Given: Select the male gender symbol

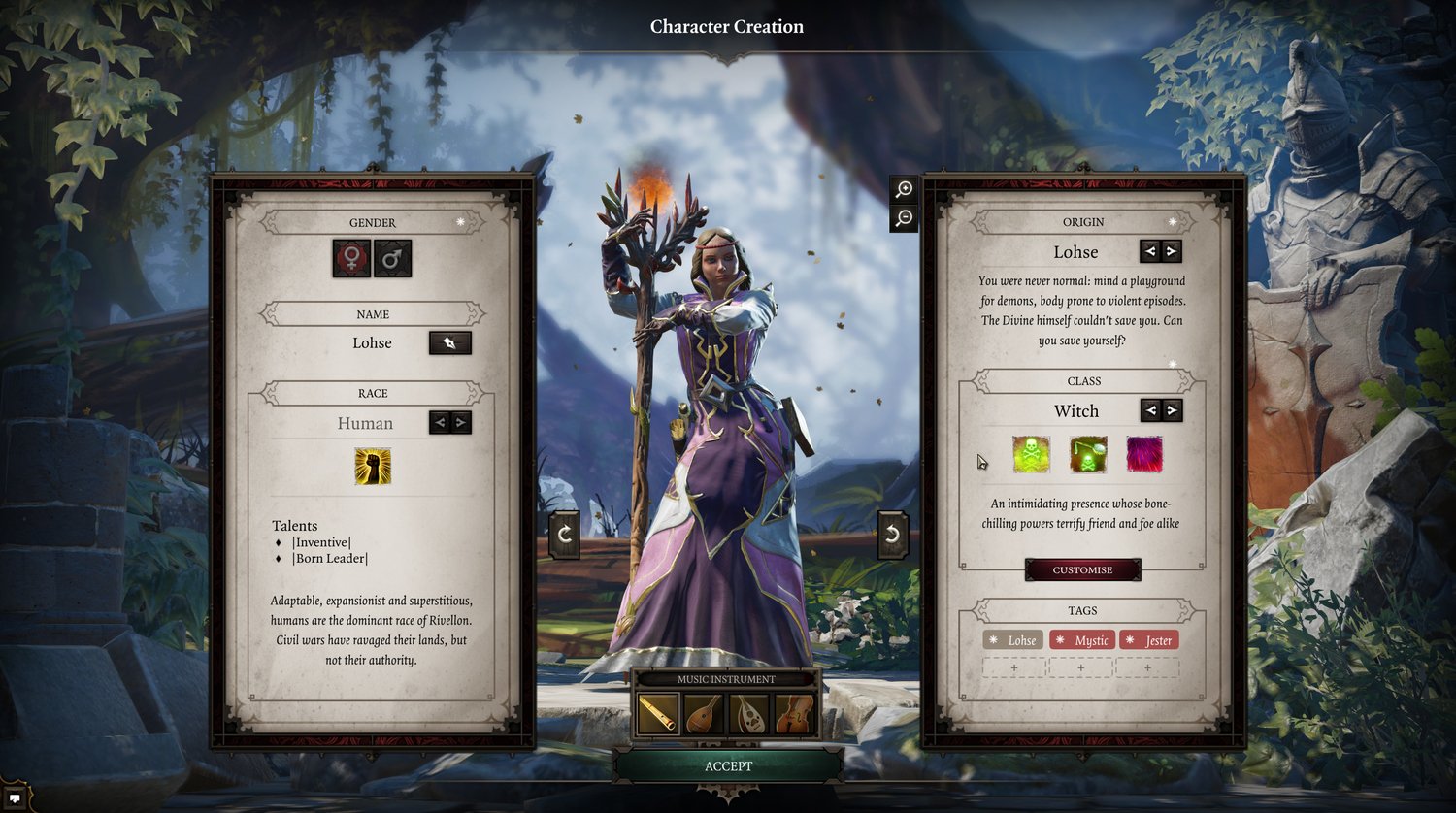Looking at the screenshot, I should [x=392, y=258].
